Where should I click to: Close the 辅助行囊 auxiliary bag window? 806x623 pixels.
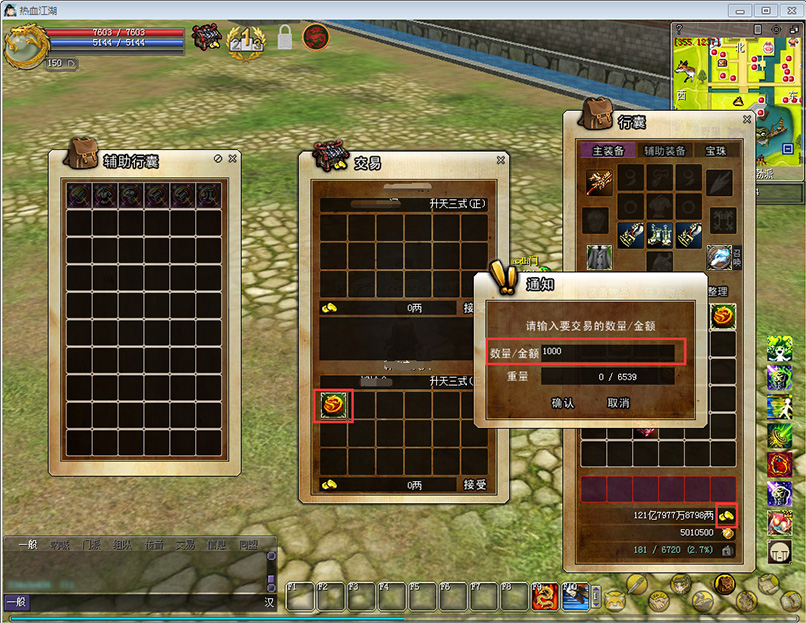[x=233, y=158]
